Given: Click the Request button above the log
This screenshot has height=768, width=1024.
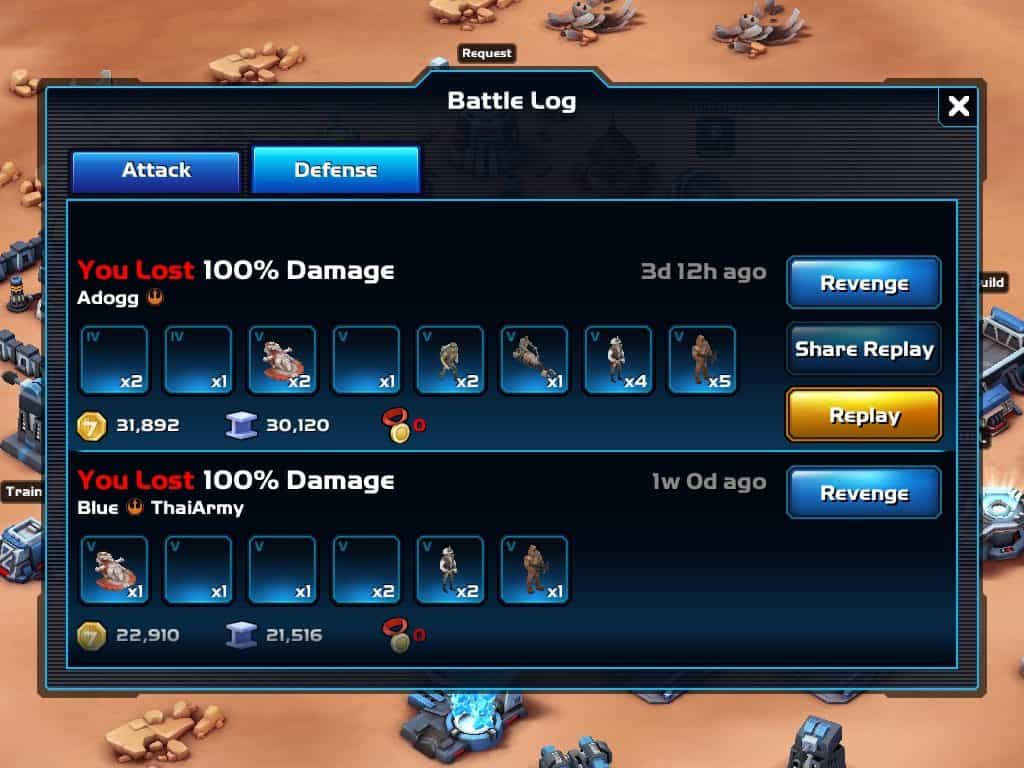Looking at the screenshot, I should click(487, 53).
